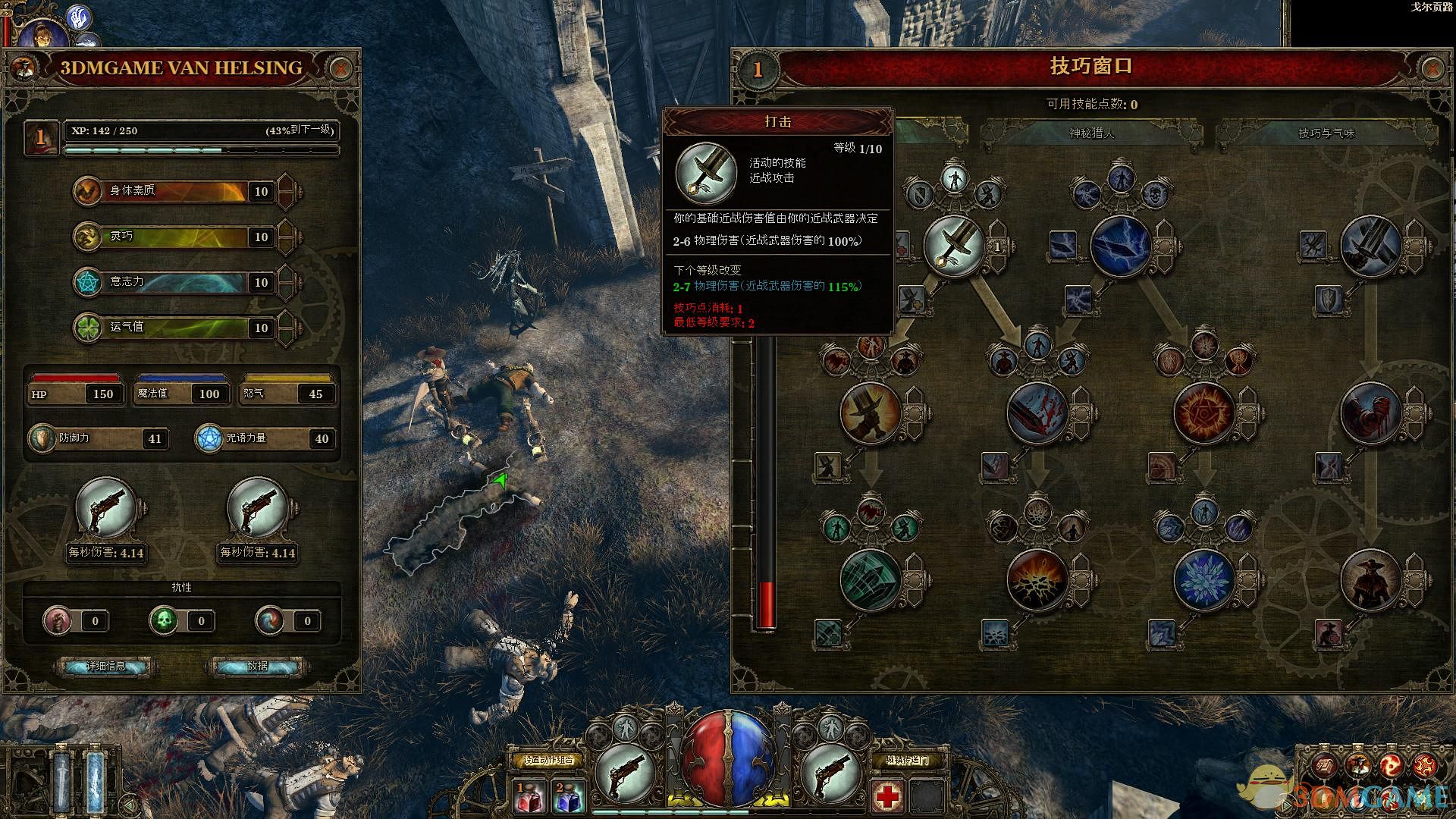Select the right pistol weapon orb on hotbar
This screenshot has width=1456, height=819.
pos(830,773)
